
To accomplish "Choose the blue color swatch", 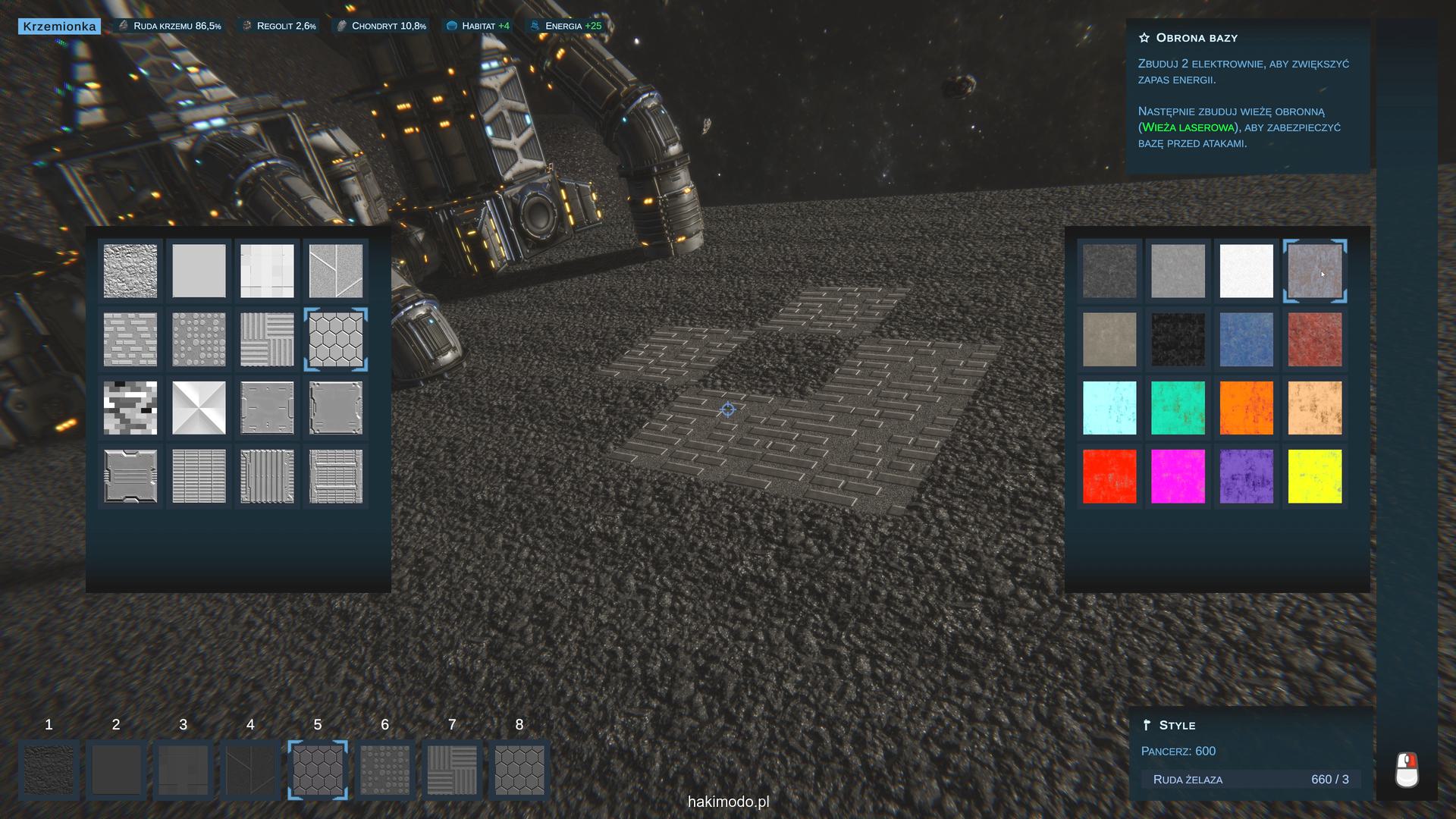I will click(x=1246, y=340).
